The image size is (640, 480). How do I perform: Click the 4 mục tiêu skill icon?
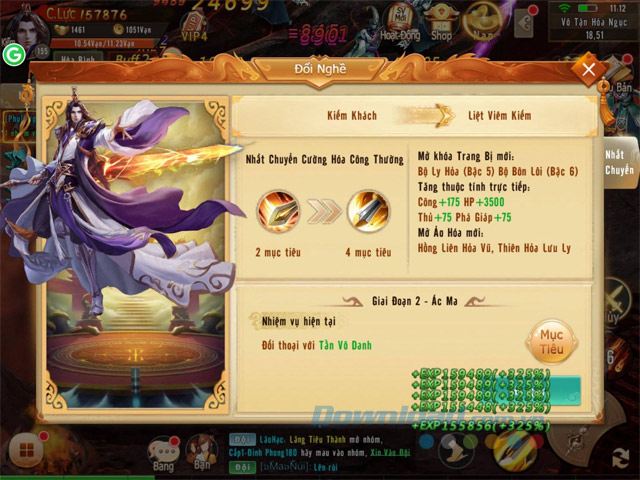[x=368, y=212]
